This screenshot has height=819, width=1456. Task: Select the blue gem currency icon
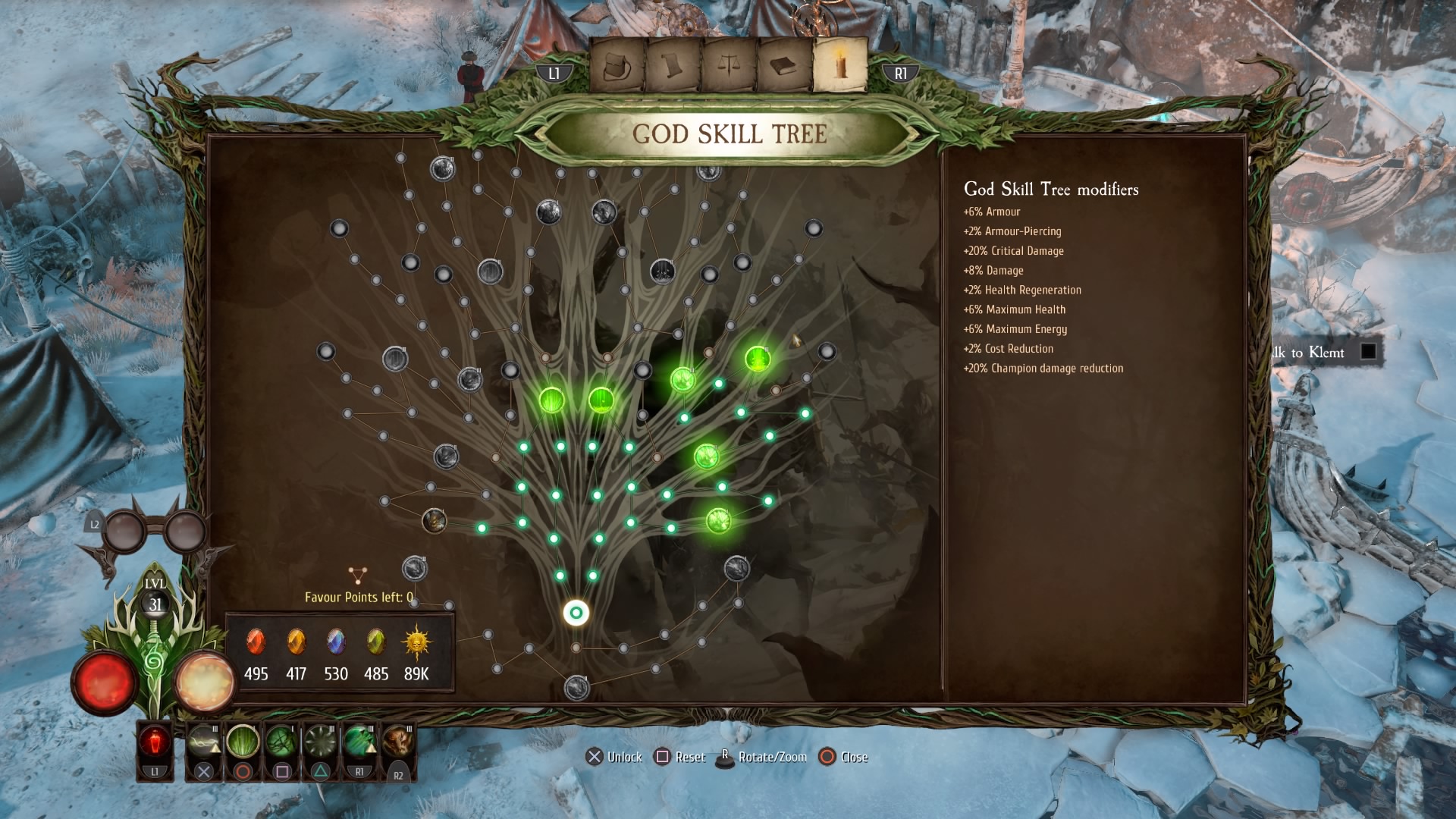pos(336,642)
